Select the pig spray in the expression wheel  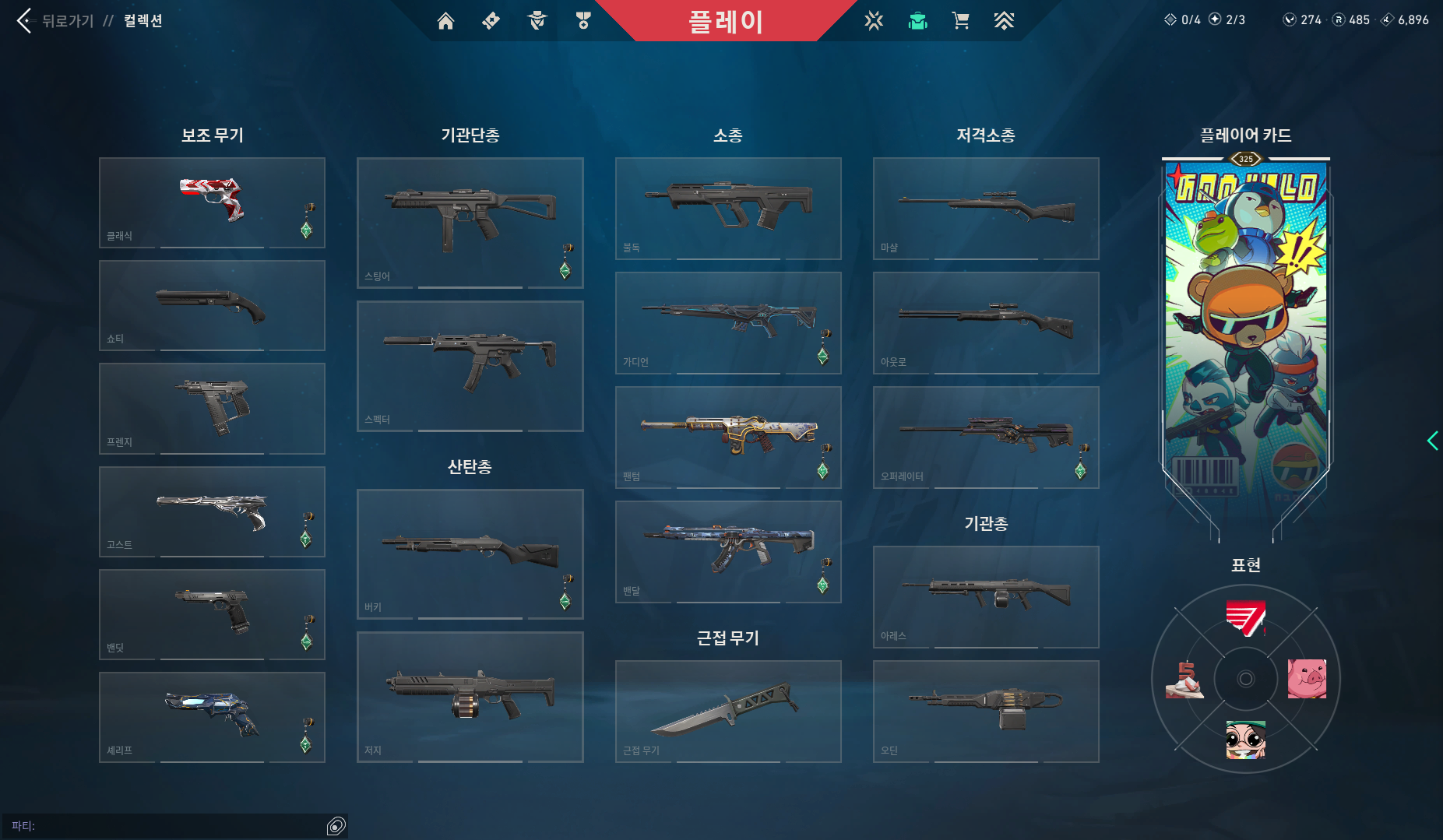tap(1308, 678)
